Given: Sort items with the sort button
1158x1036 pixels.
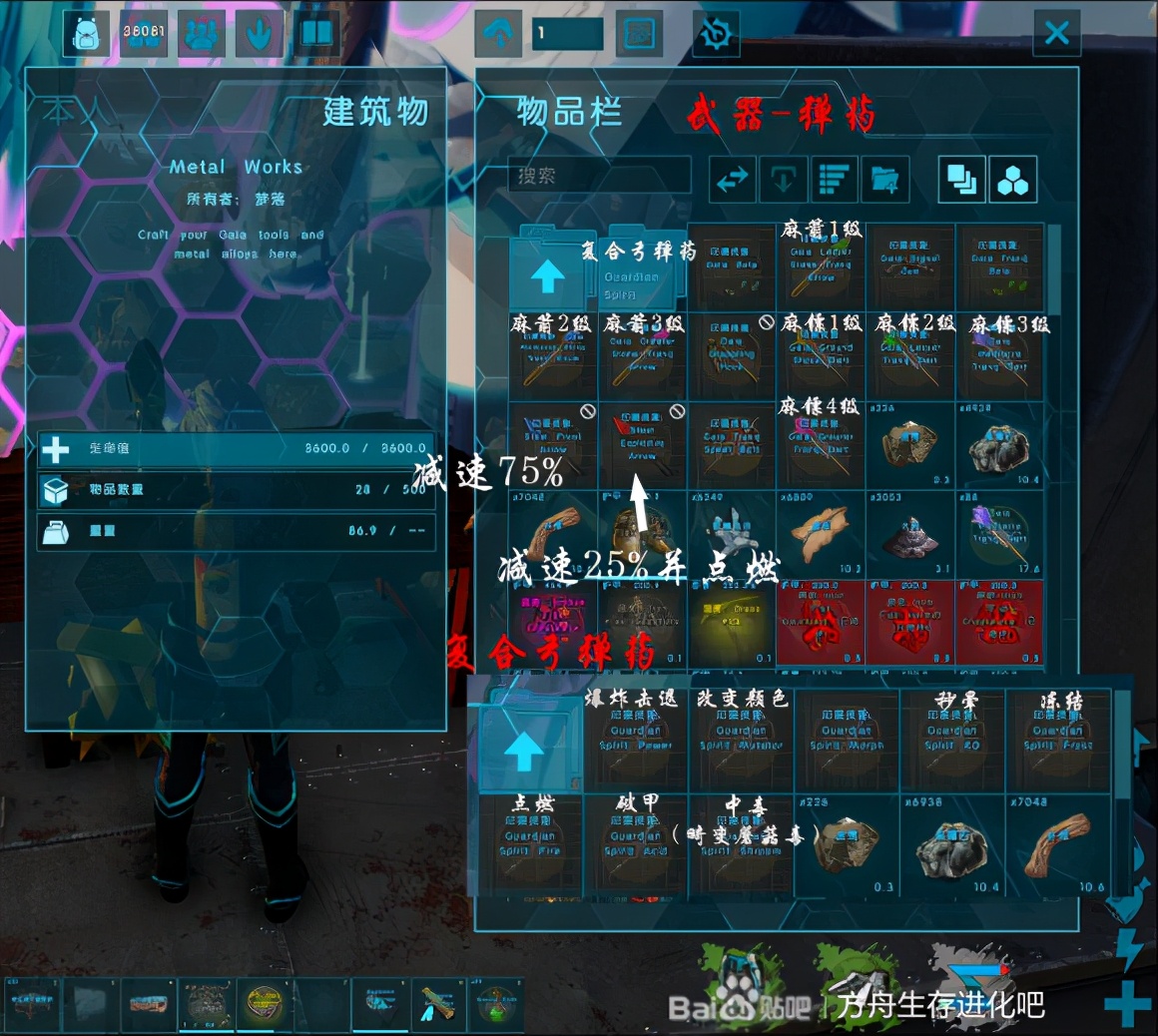Looking at the screenshot, I should pos(837,180).
